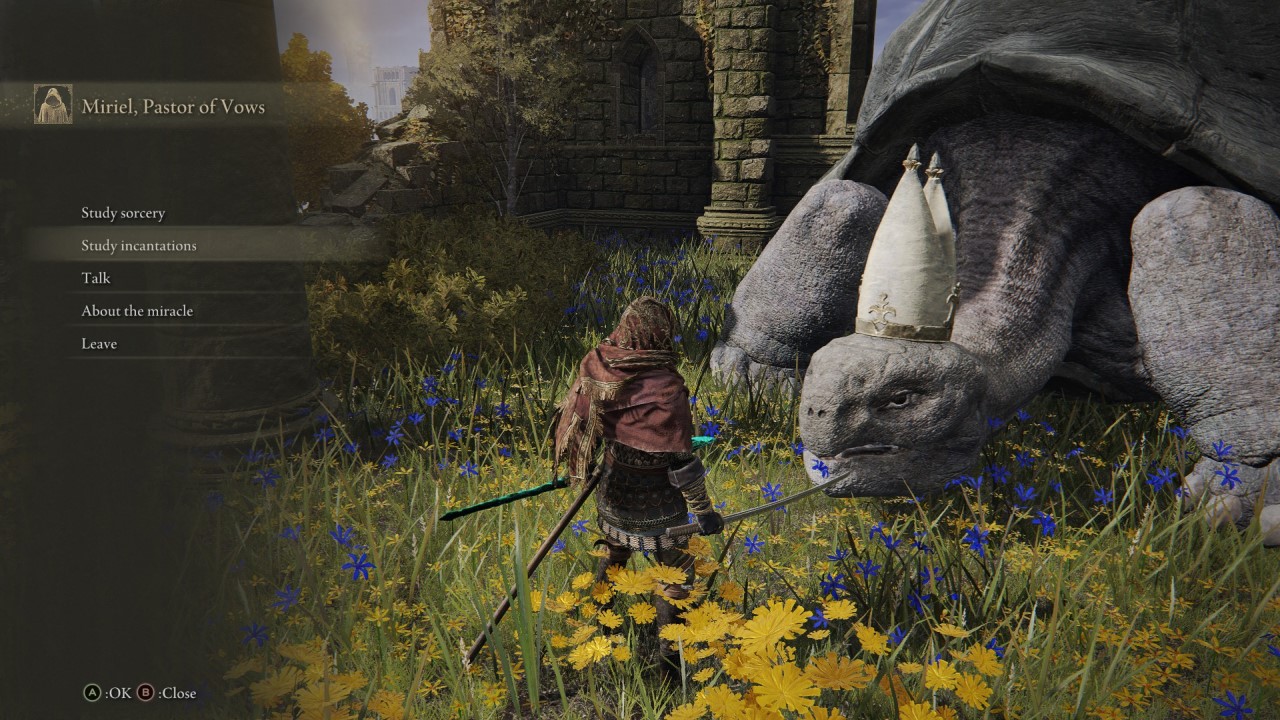Screen dimensions: 1280x720
Task: Select Leave to end the conversation
Action: click(x=98, y=343)
